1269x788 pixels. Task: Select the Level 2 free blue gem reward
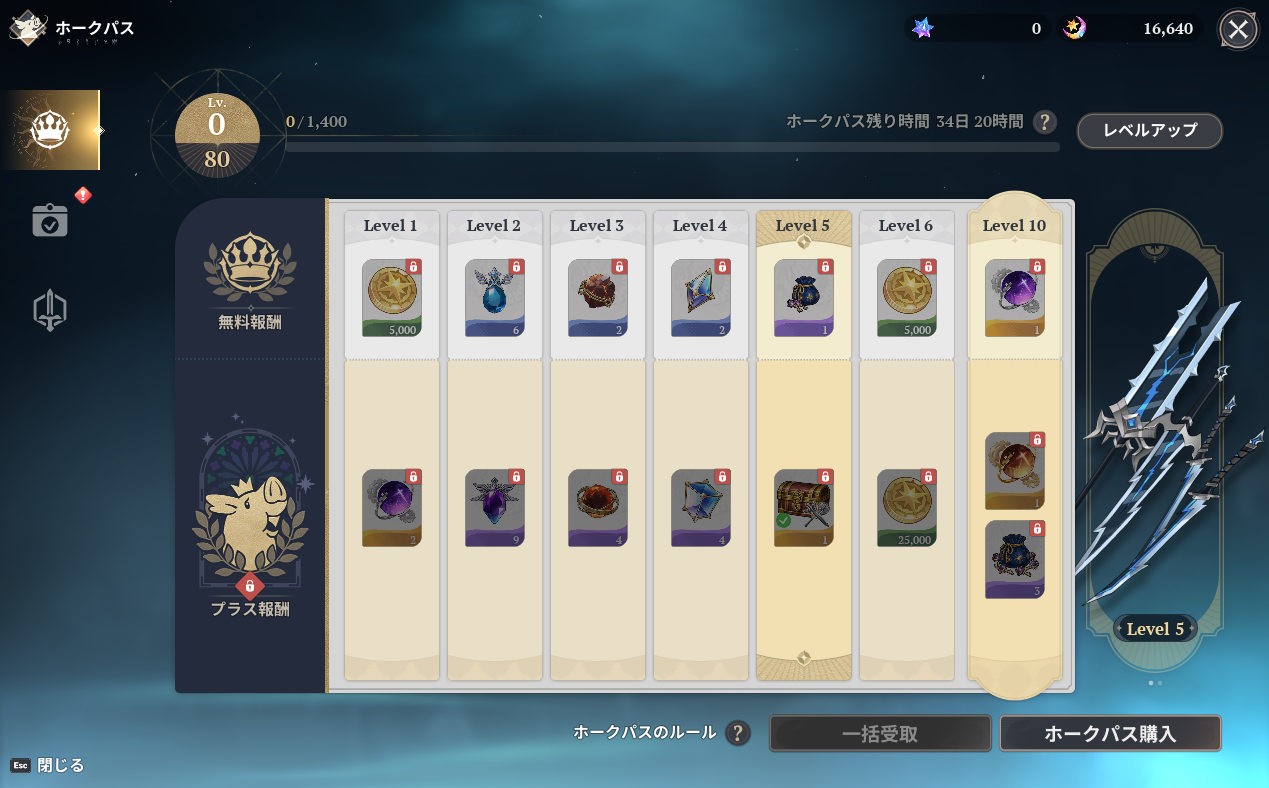point(495,298)
